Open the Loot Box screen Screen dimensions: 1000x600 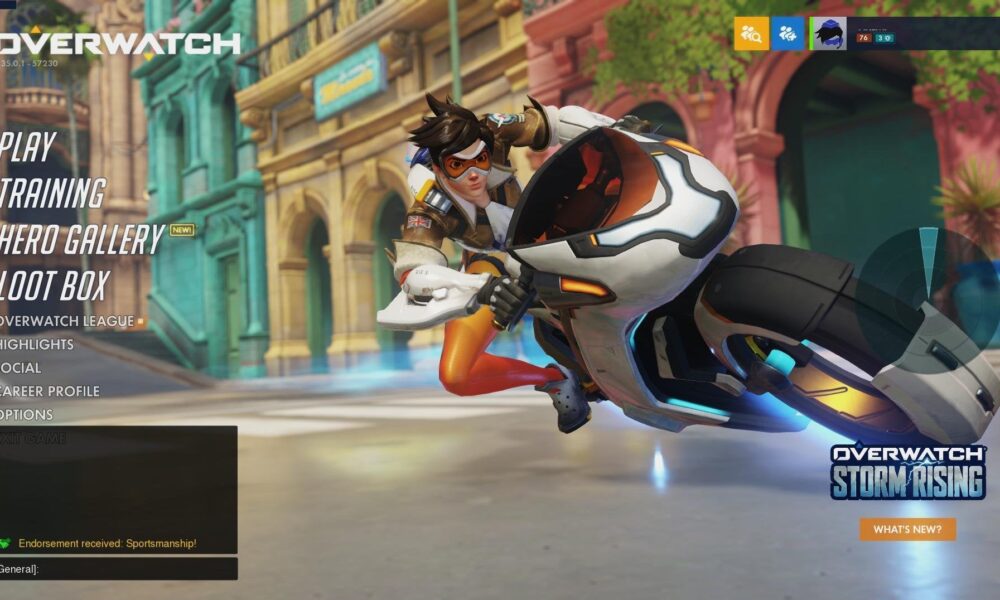click(54, 286)
